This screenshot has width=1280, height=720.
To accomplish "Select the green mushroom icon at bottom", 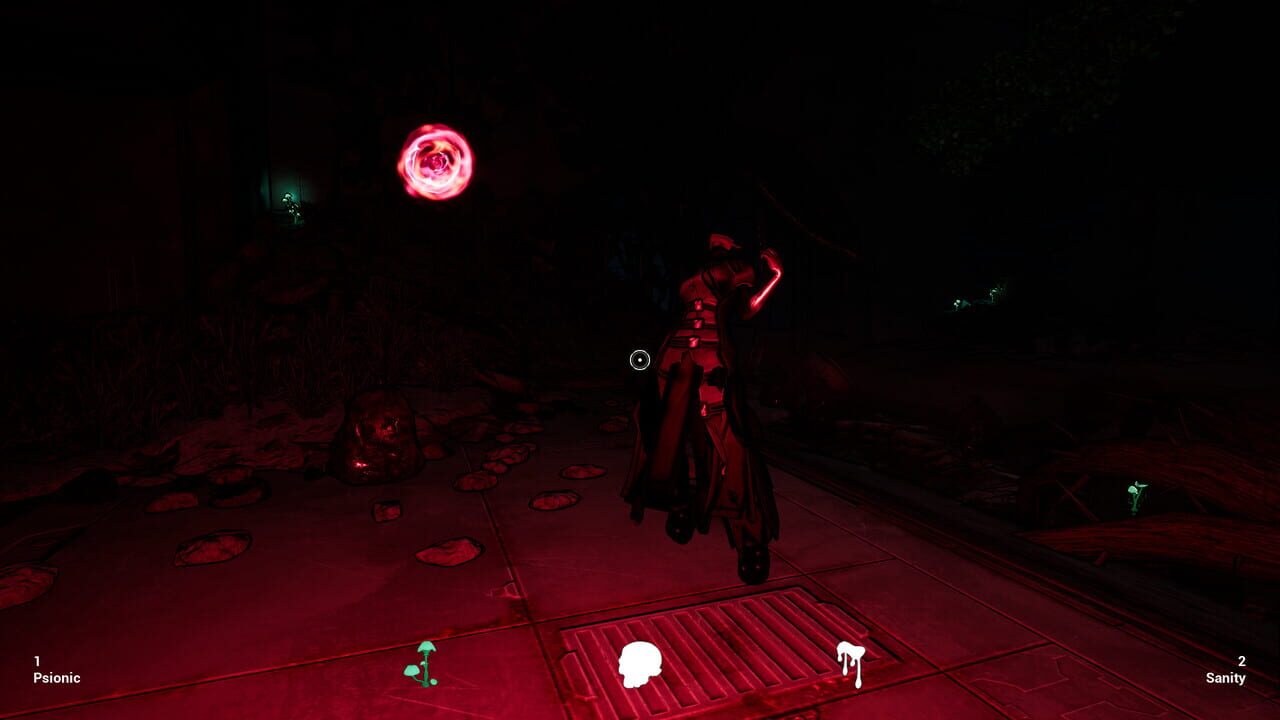I will (425, 662).
